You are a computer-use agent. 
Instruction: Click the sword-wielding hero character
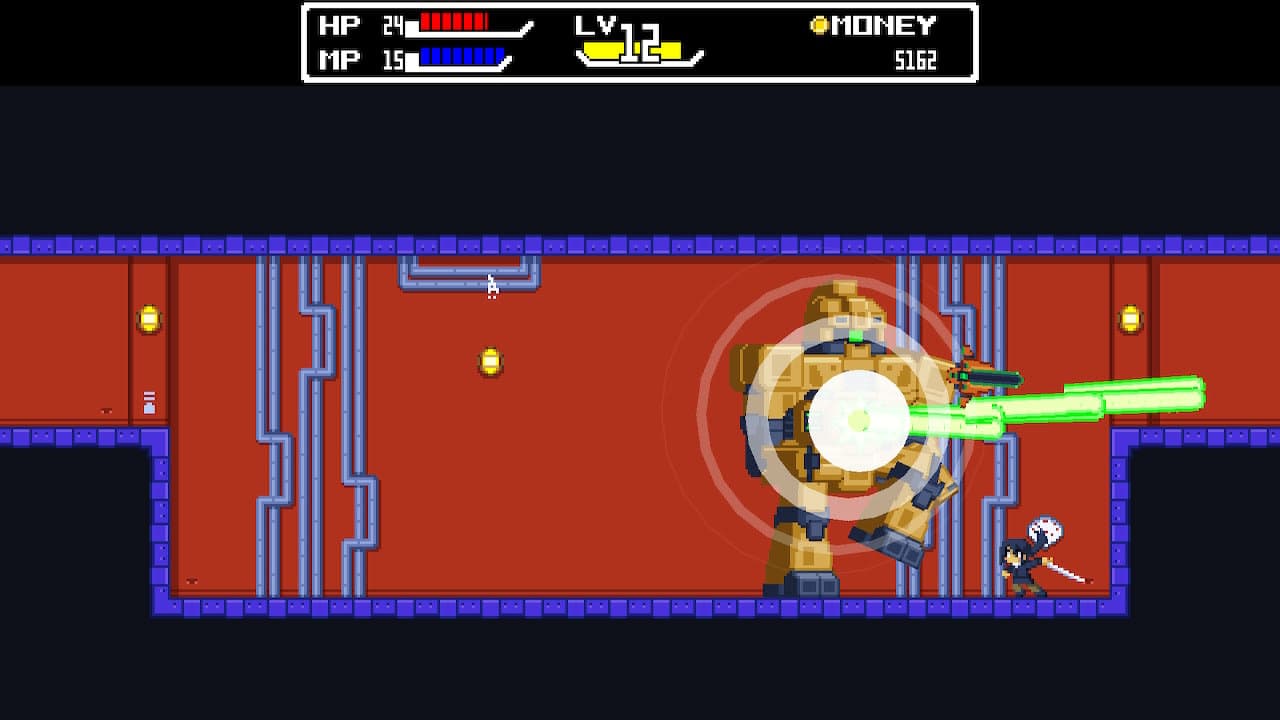tap(1020, 565)
